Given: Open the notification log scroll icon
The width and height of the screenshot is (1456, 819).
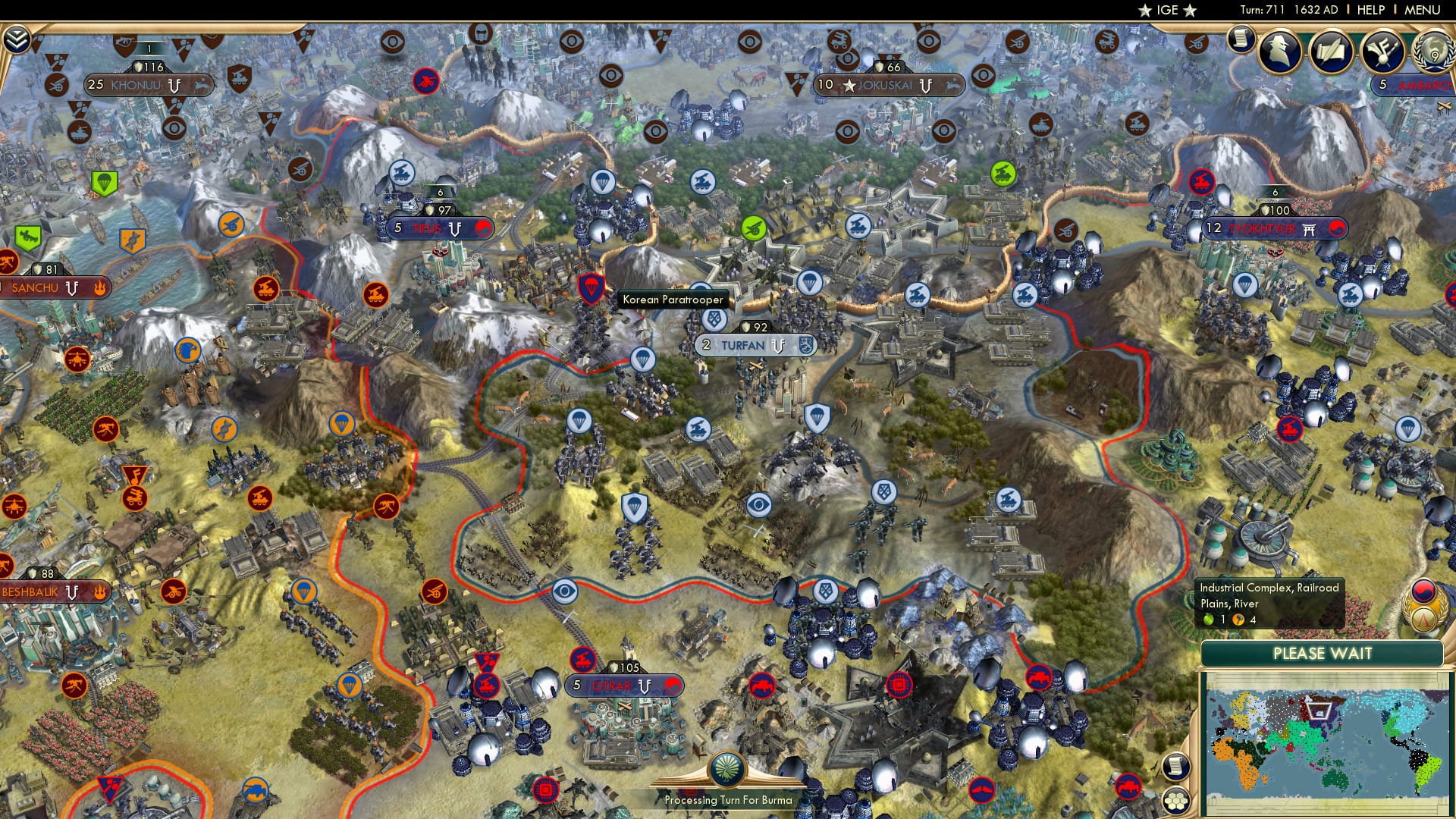Looking at the screenshot, I should click(x=1240, y=42).
